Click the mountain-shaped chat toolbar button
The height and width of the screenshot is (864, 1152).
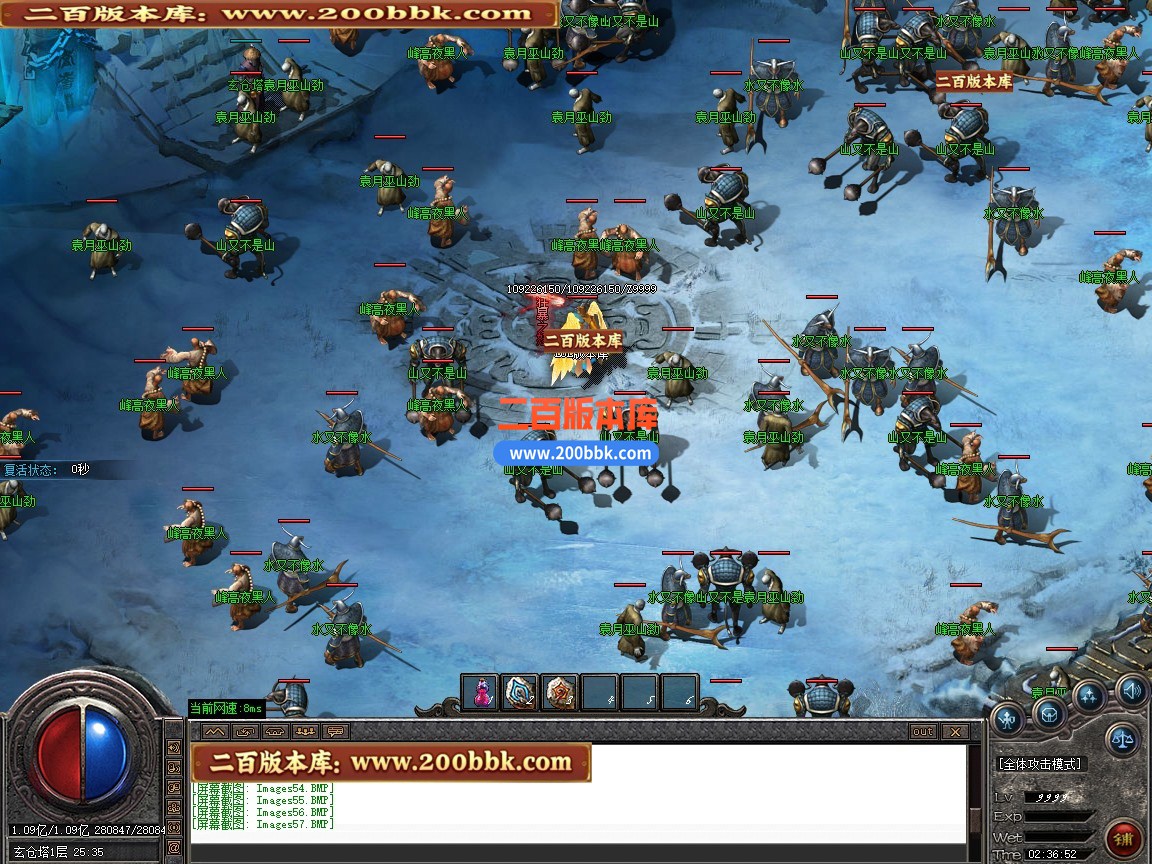(215, 732)
